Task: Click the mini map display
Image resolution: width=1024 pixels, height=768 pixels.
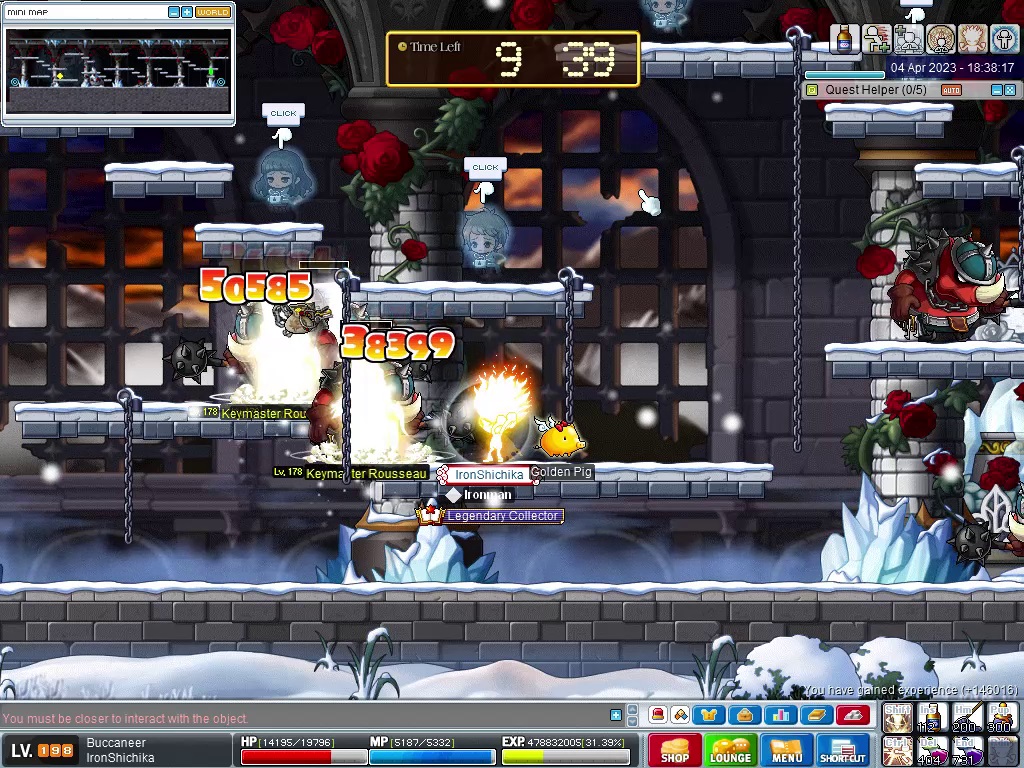Action: coord(118,72)
